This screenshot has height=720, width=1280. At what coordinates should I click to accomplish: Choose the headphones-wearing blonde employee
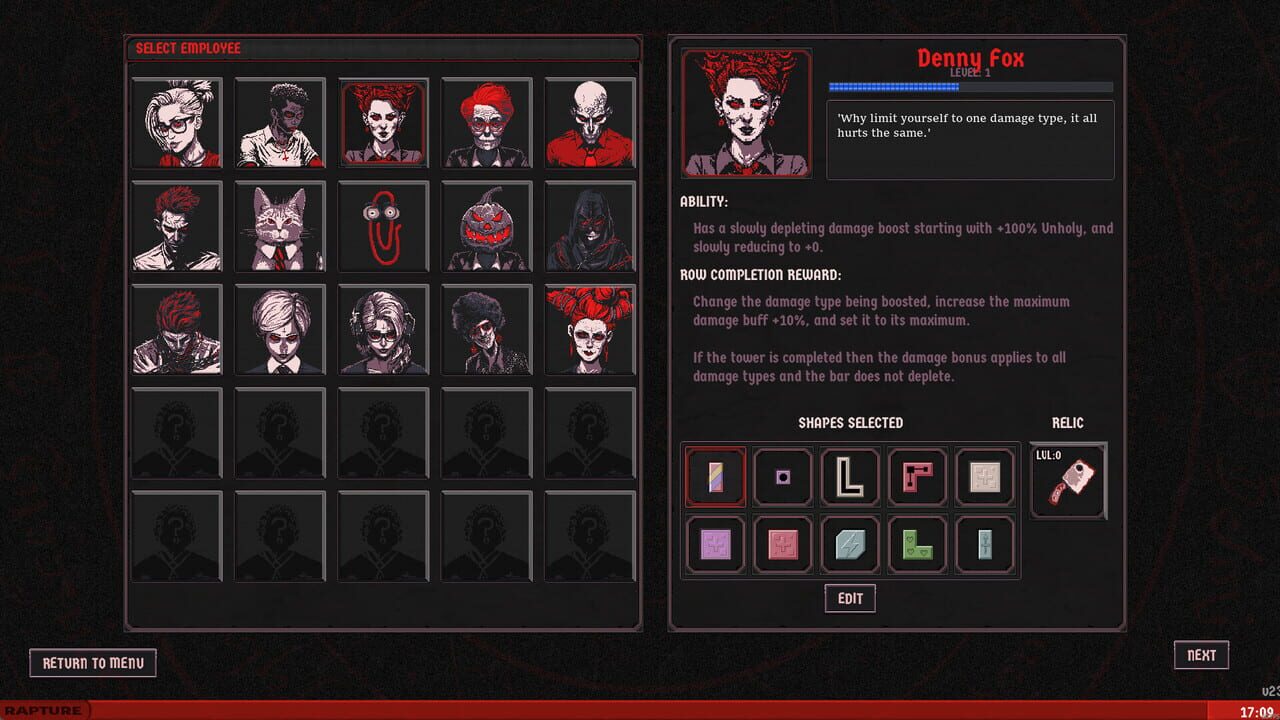[x=384, y=329]
